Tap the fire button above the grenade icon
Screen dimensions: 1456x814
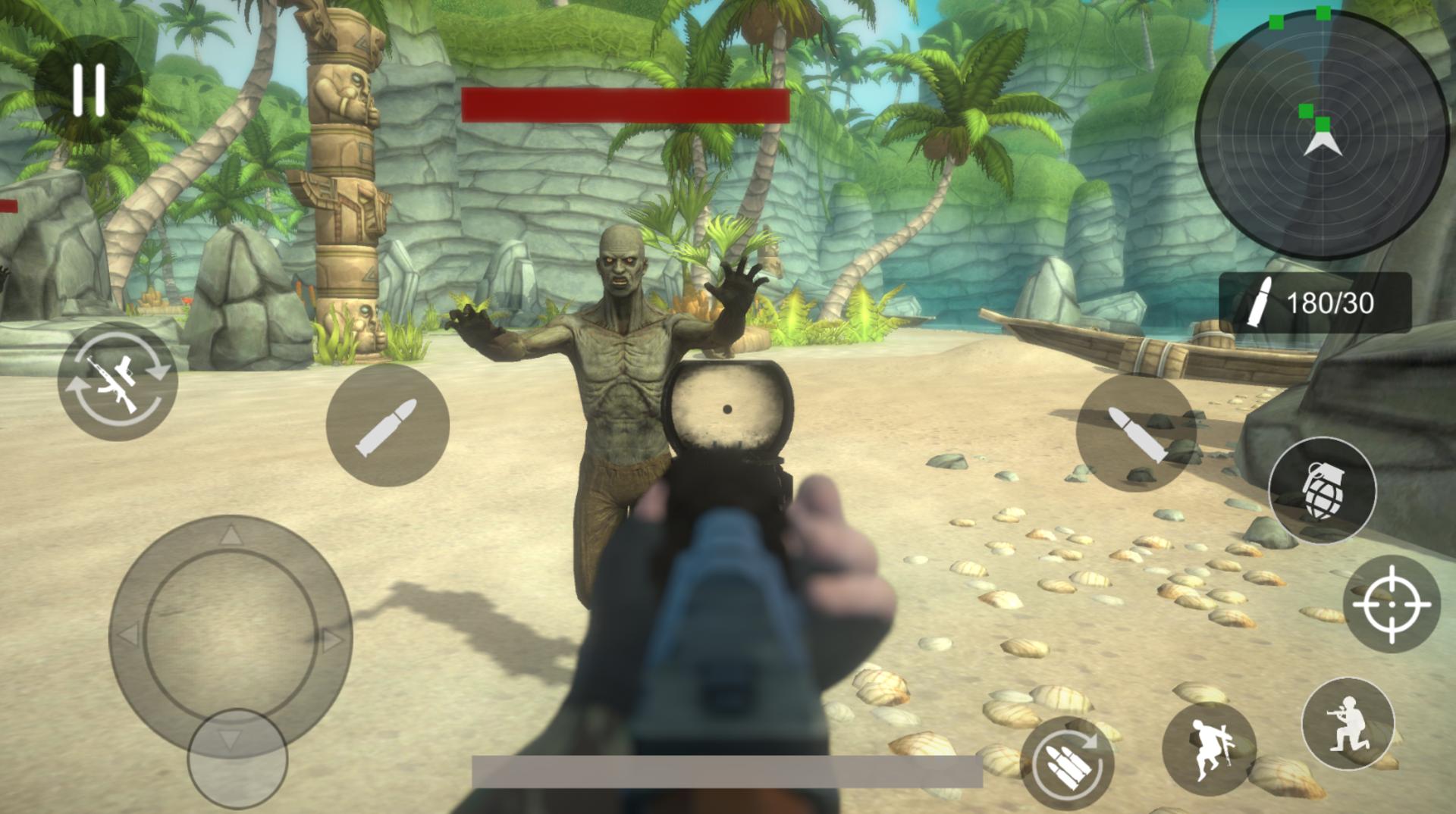click(x=1136, y=433)
